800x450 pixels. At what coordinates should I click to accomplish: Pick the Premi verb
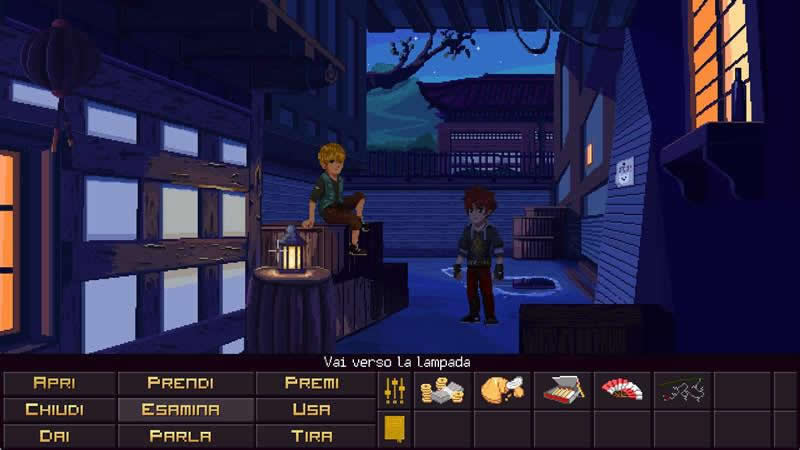(311, 383)
